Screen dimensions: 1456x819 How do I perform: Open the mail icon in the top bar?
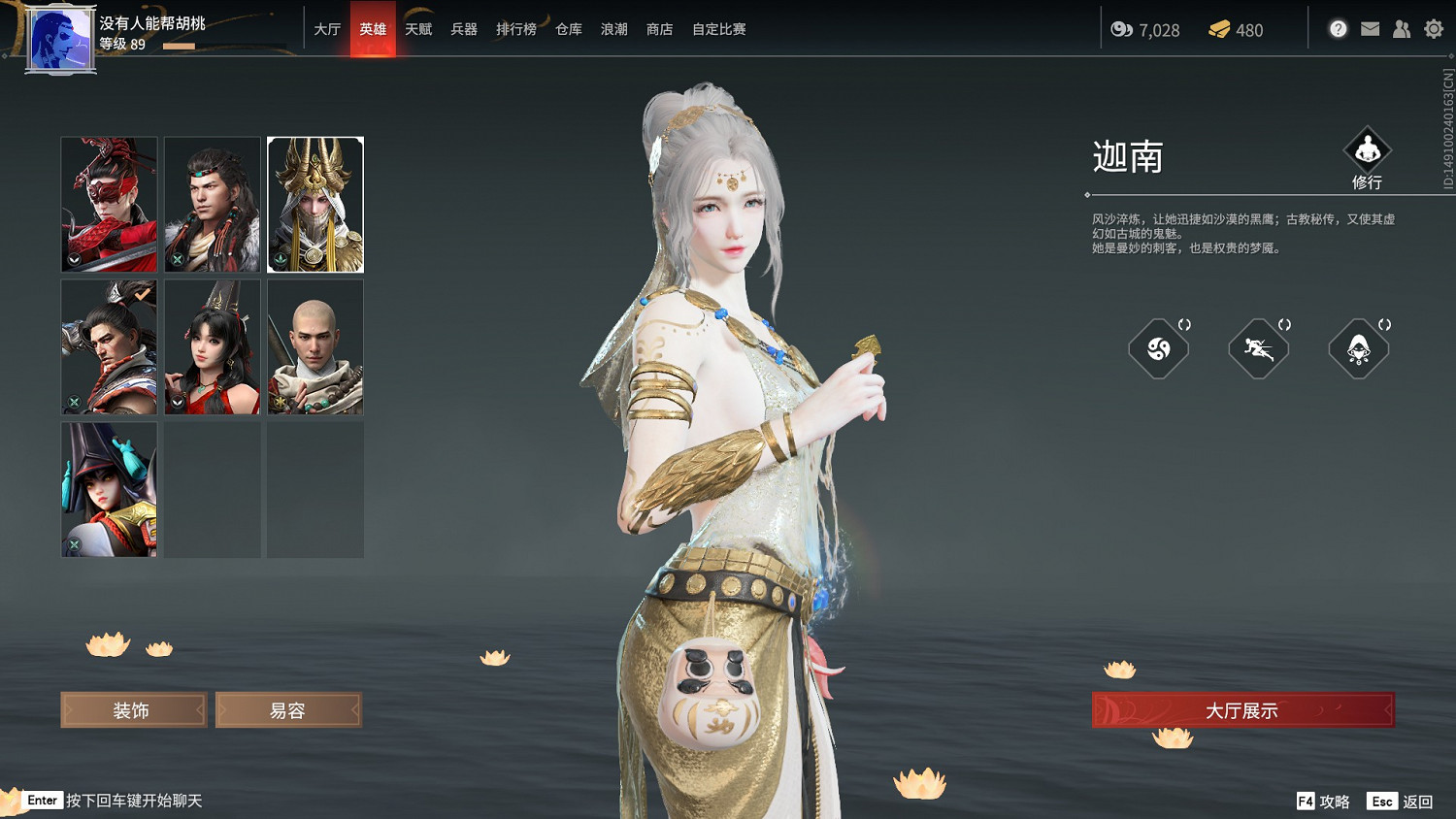click(1370, 28)
